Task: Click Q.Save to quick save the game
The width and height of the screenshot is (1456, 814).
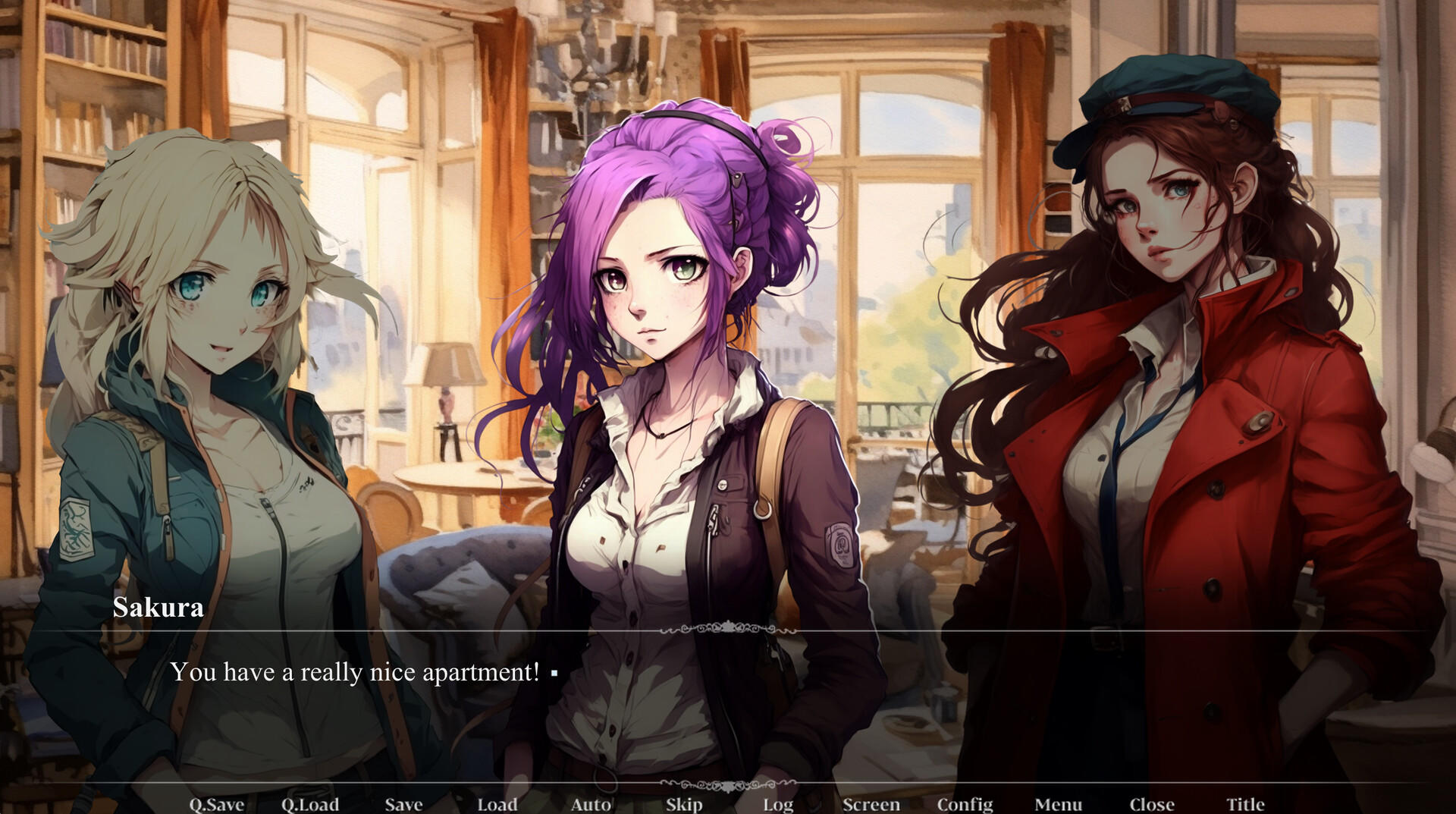Action: tap(218, 803)
